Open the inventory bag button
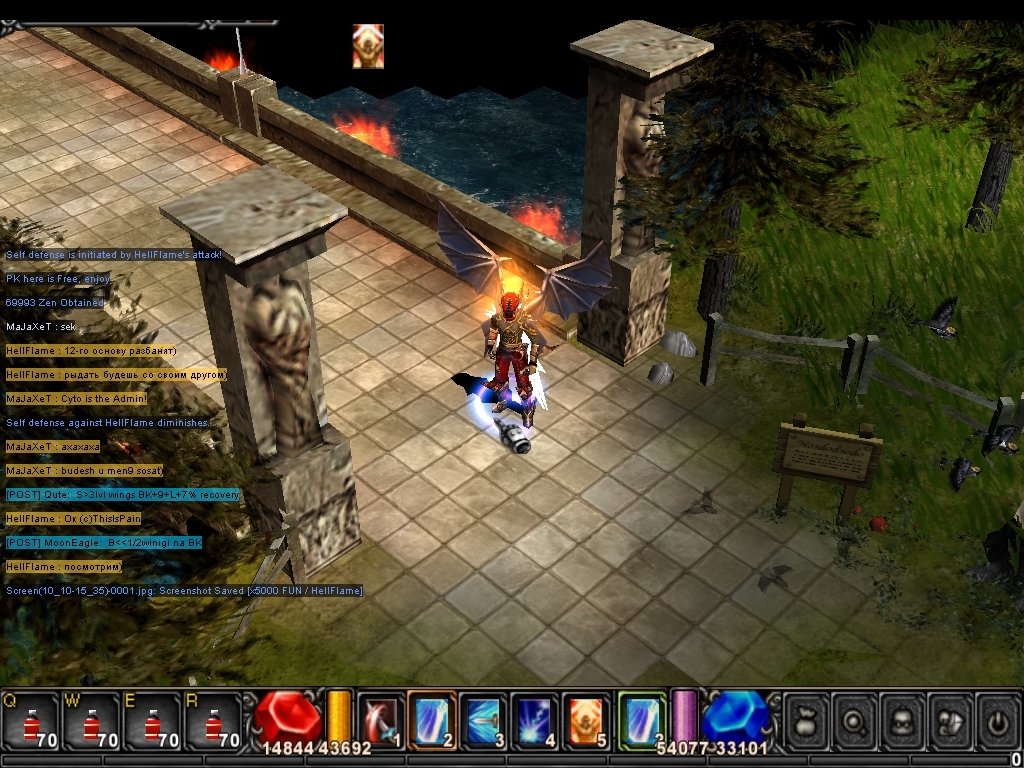The width and height of the screenshot is (1024, 768). tap(808, 720)
